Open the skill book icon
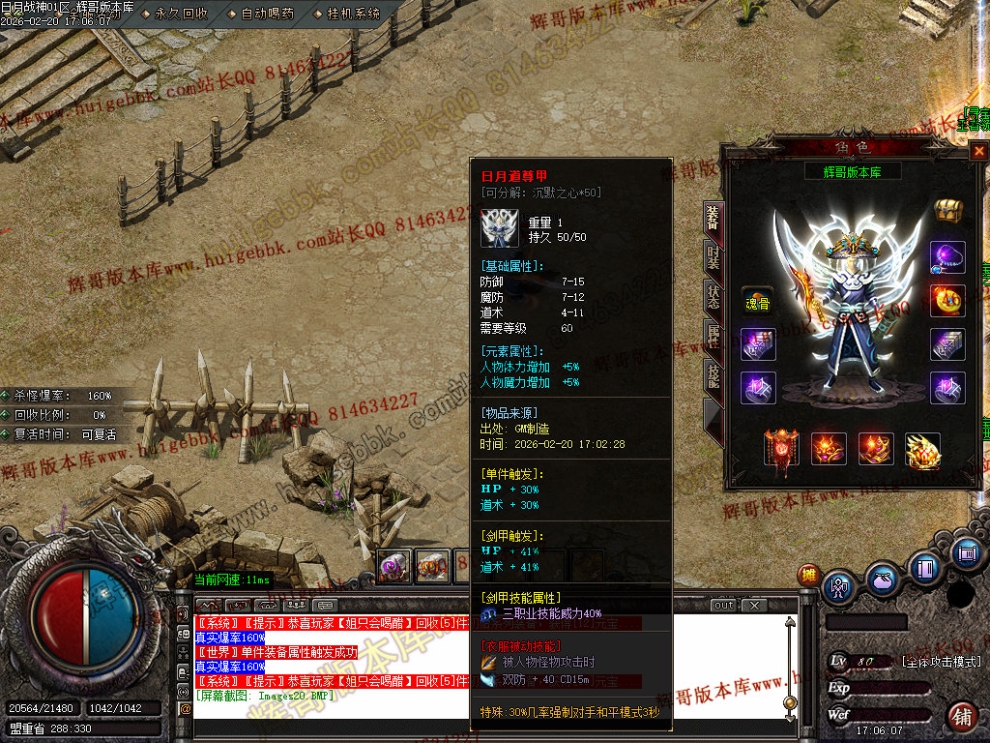 point(925,568)
